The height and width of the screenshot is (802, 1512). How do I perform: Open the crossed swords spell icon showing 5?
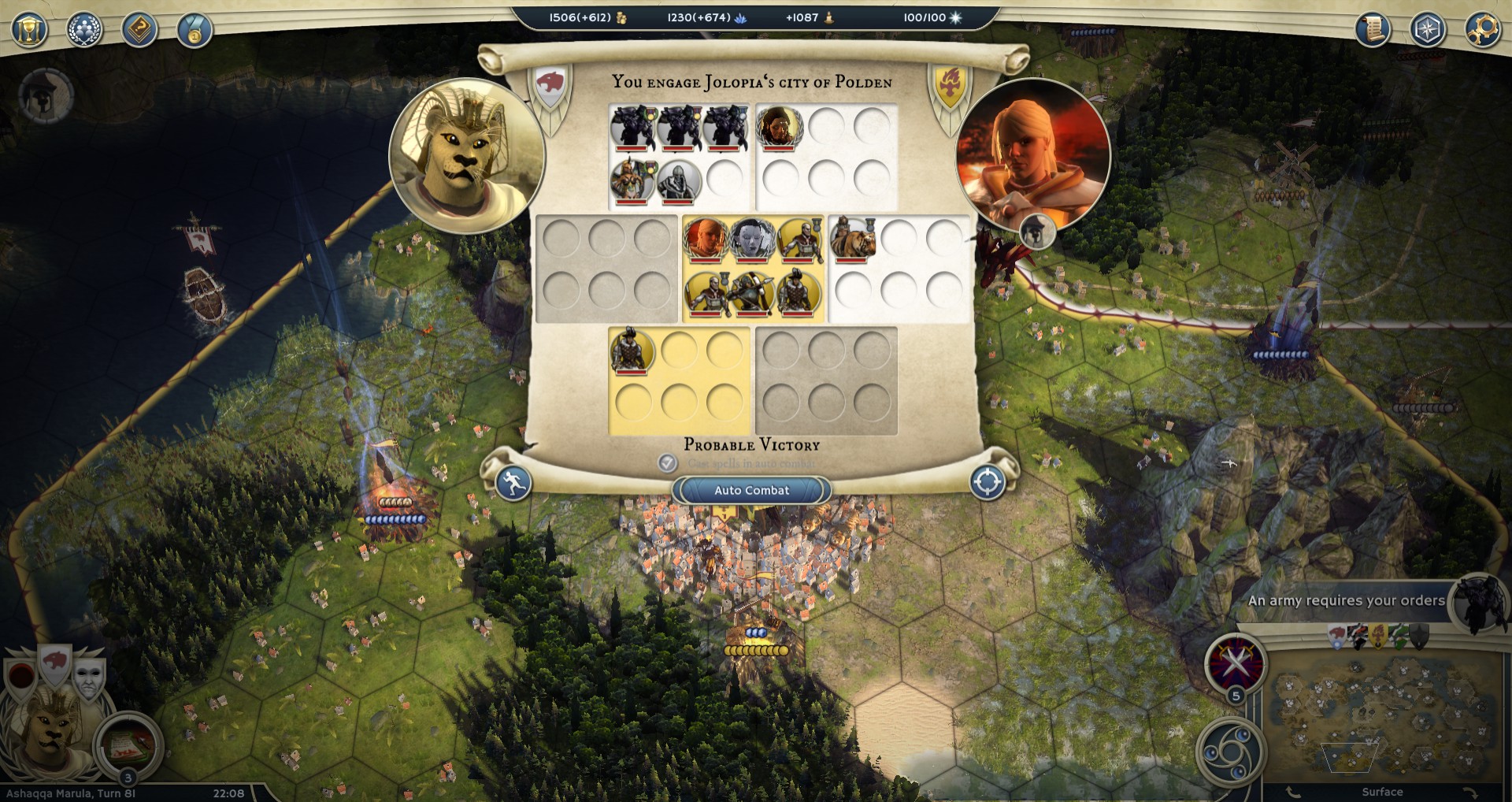[x=1235, y=663]
